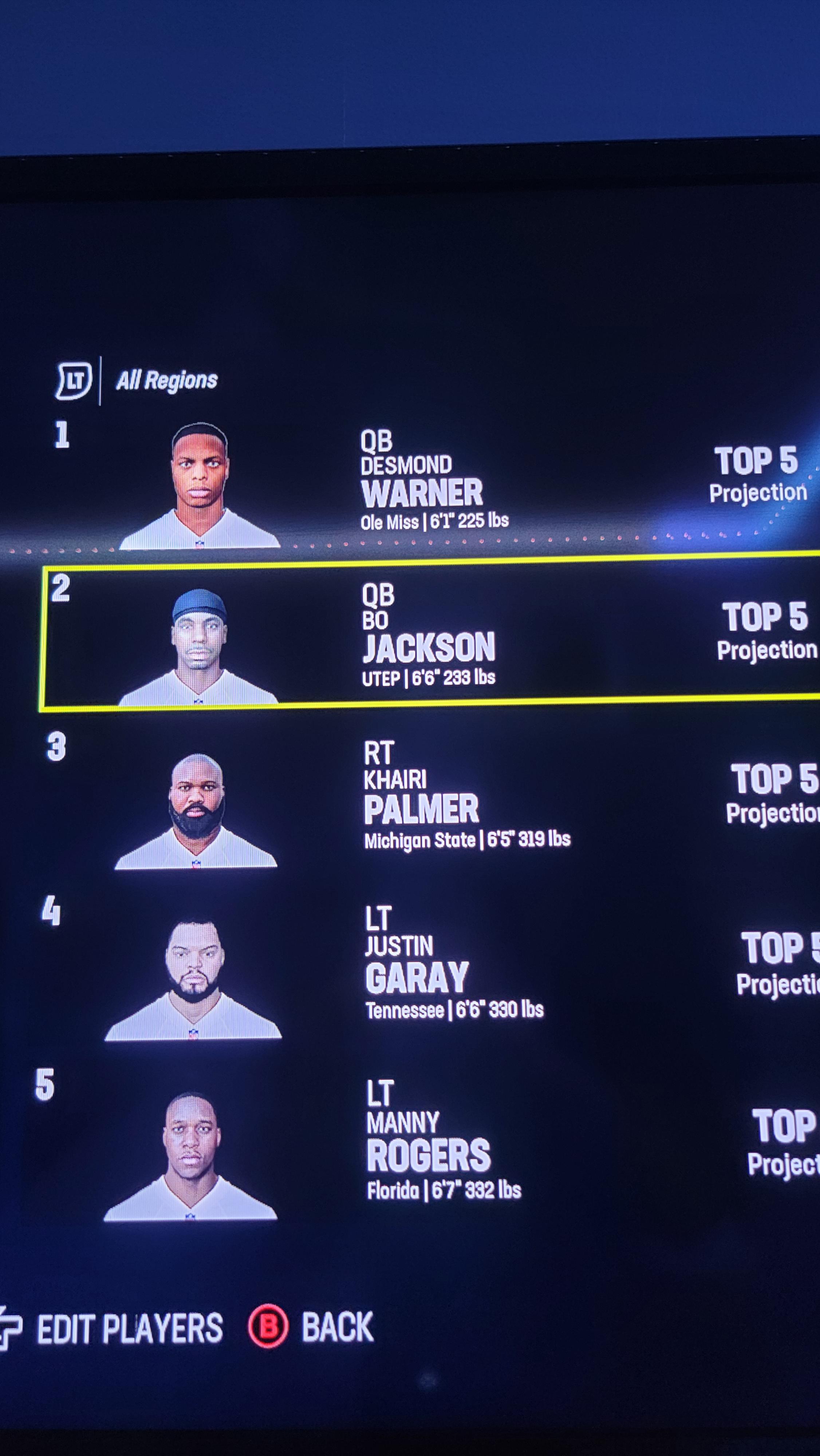Expand Desmond Warner's Top 5 Projection
The image size is (820, 1456).
pyautogui.click(x=758, y=475)
